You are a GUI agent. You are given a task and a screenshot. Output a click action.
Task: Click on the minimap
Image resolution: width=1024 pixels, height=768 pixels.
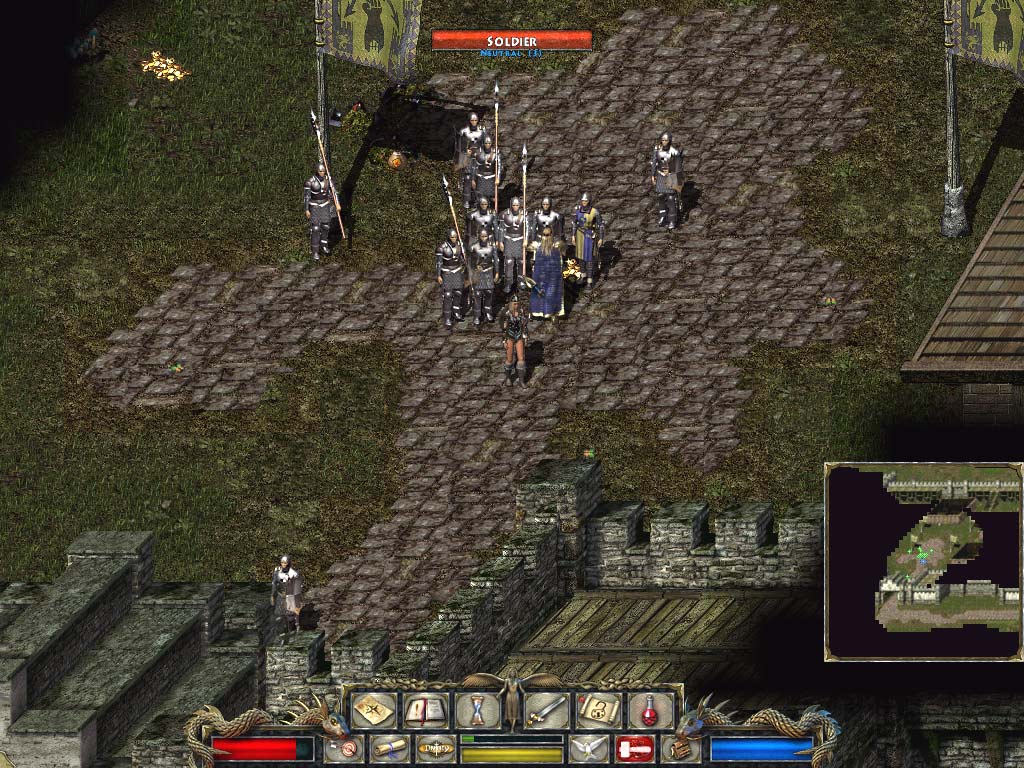(x=923, y=561)
